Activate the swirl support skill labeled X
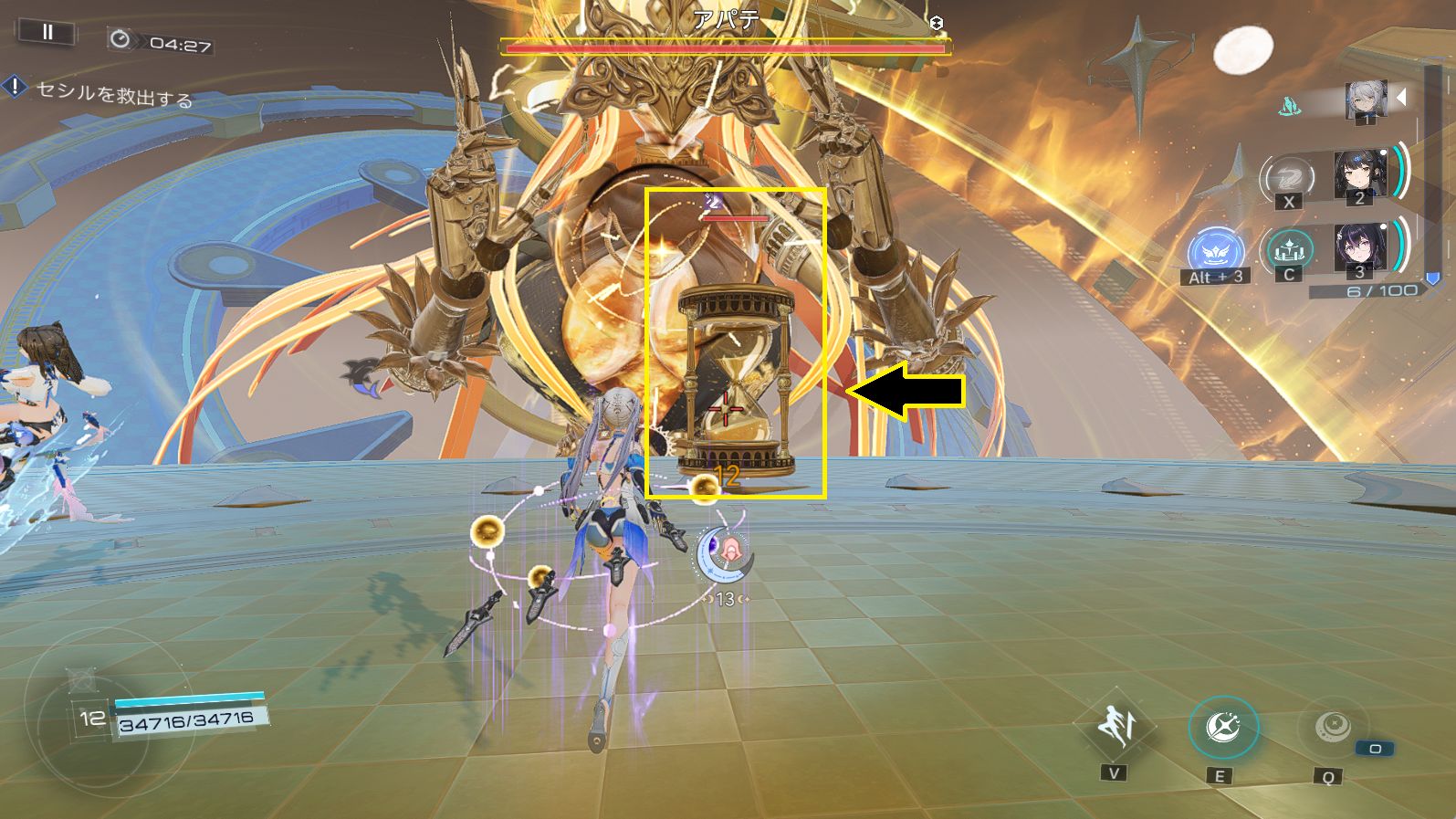 [x=1287, y=176]
